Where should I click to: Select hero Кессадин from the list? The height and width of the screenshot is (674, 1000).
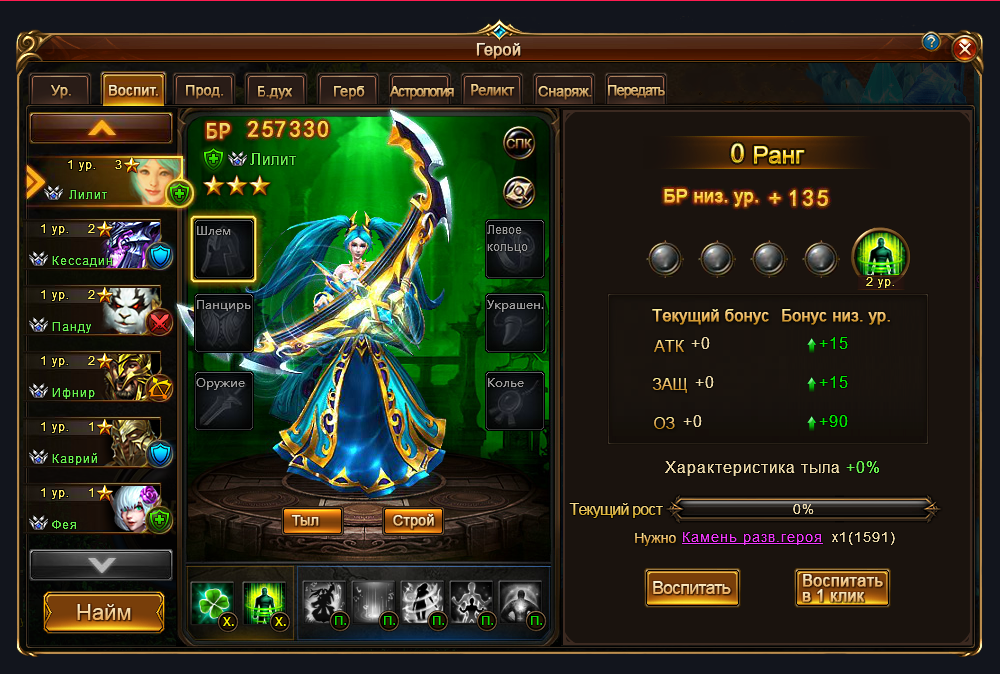pos(104,246)
